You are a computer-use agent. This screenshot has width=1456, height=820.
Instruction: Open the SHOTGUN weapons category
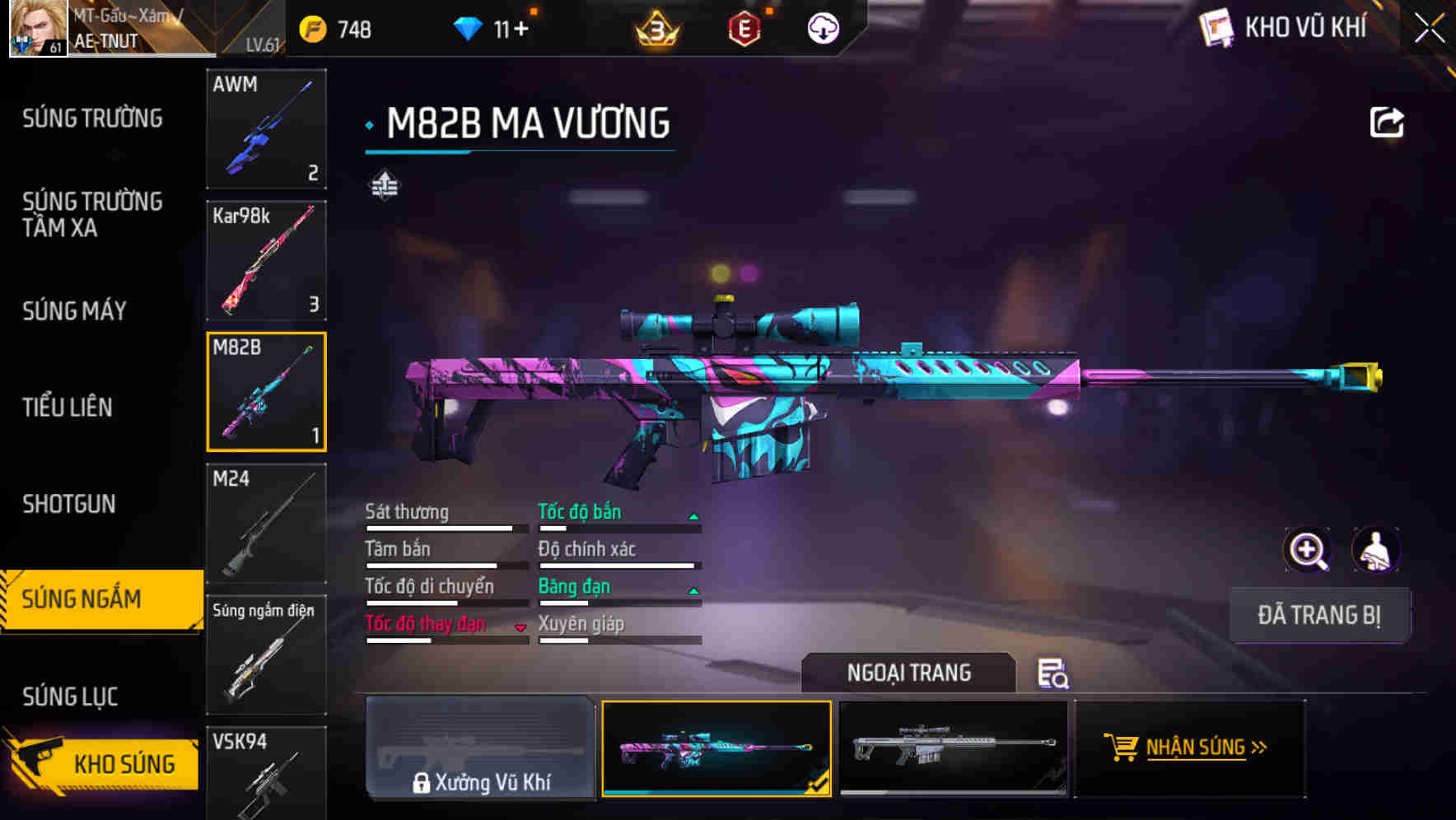point(69,504)
